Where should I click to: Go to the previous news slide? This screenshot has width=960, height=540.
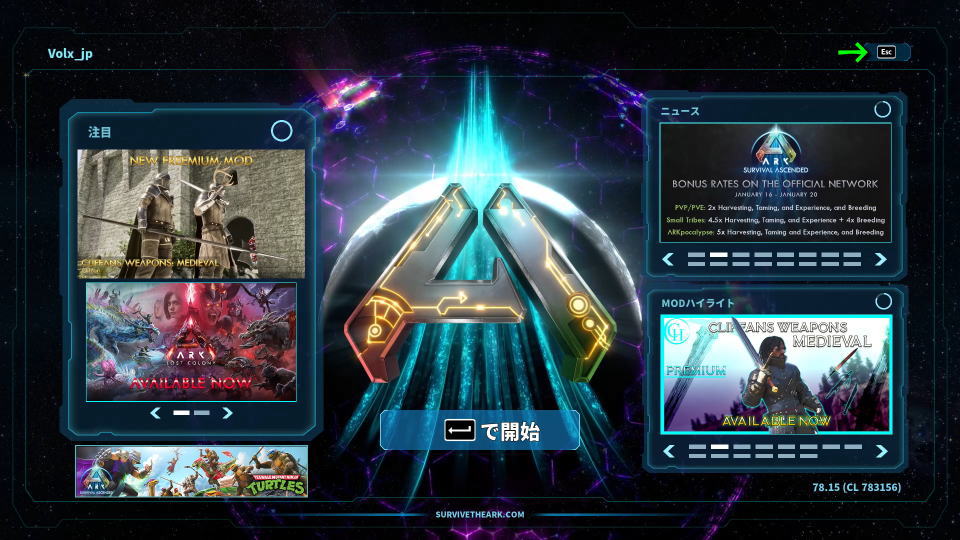coord(668,259)
